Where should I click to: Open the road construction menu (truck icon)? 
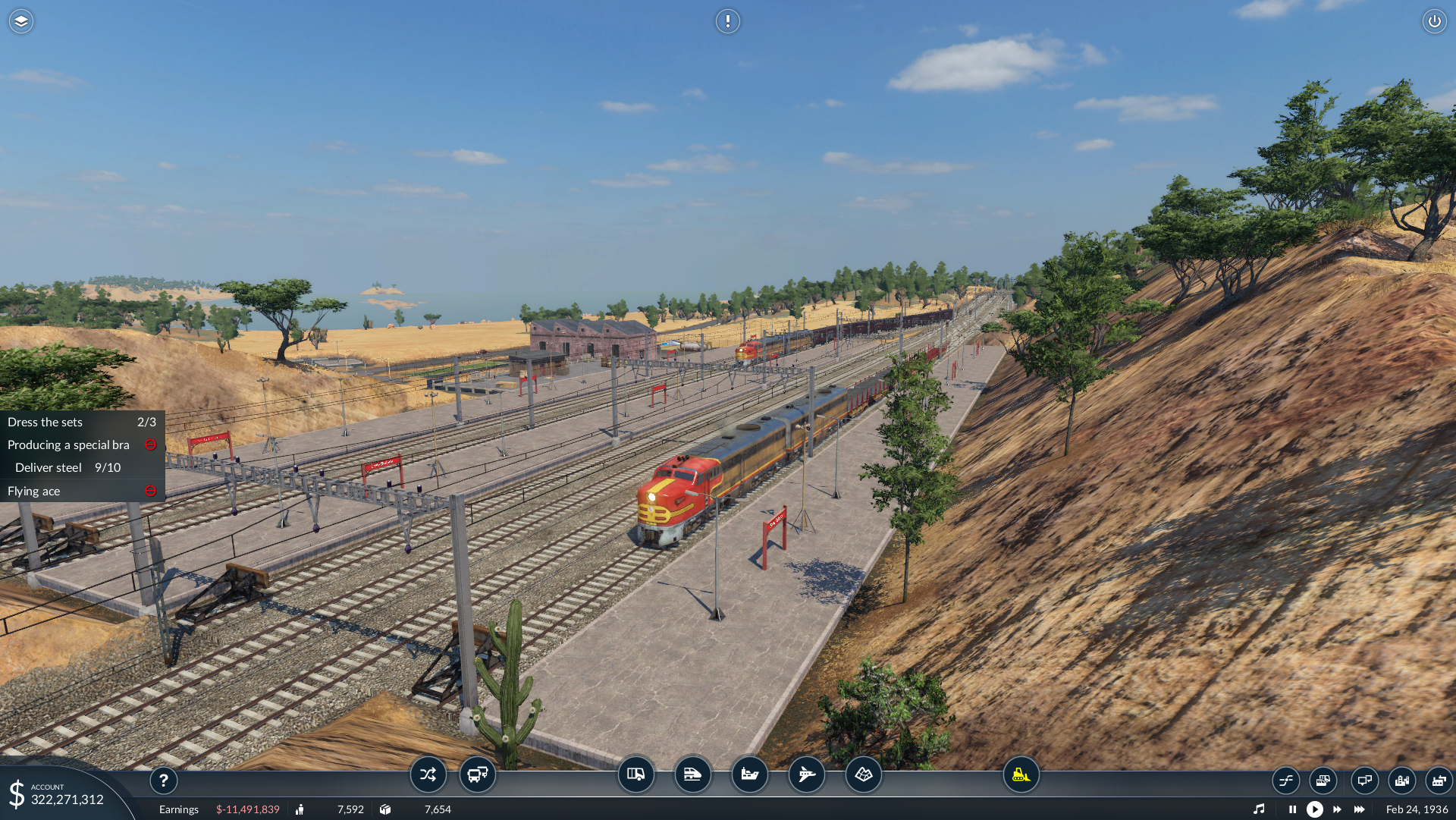(635, 774)
